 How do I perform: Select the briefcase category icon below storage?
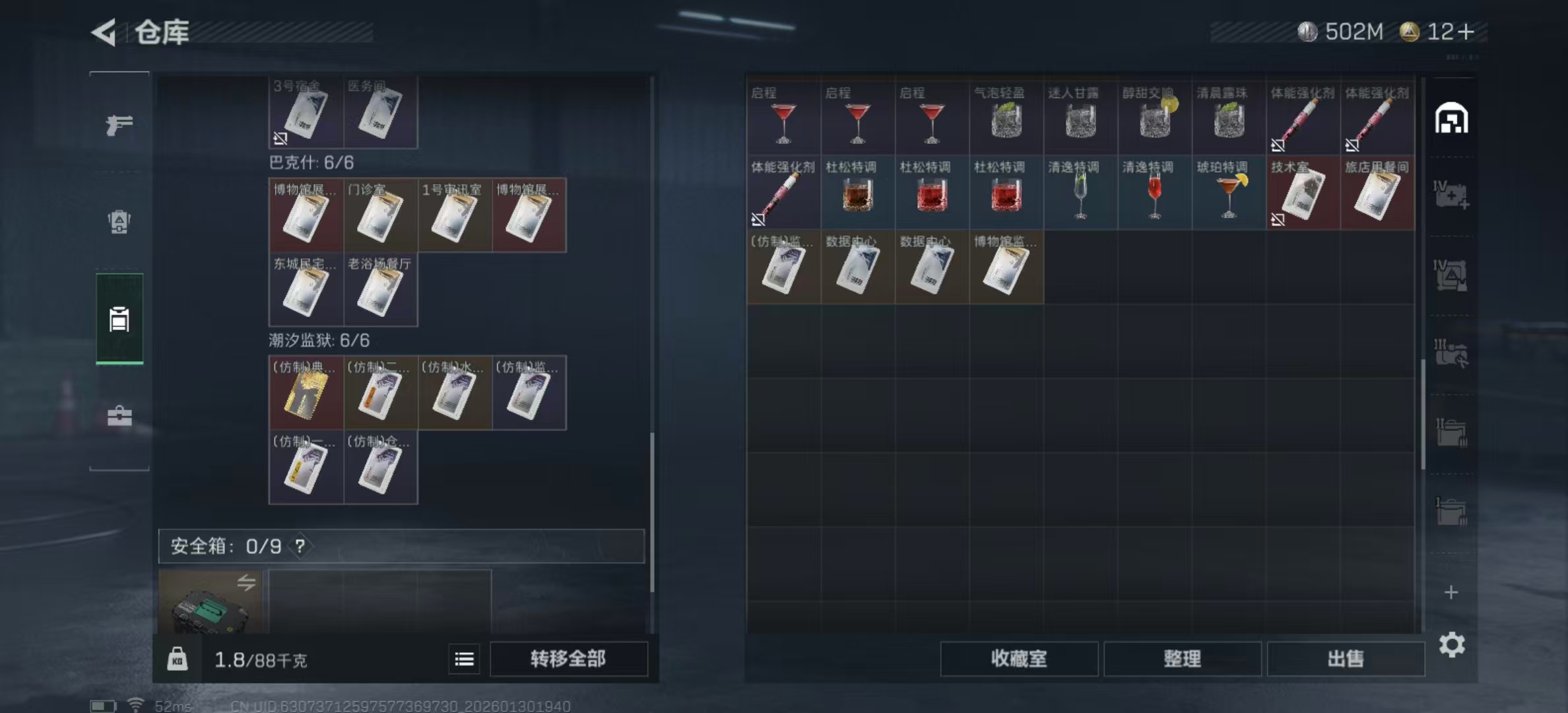click(119, 416)
